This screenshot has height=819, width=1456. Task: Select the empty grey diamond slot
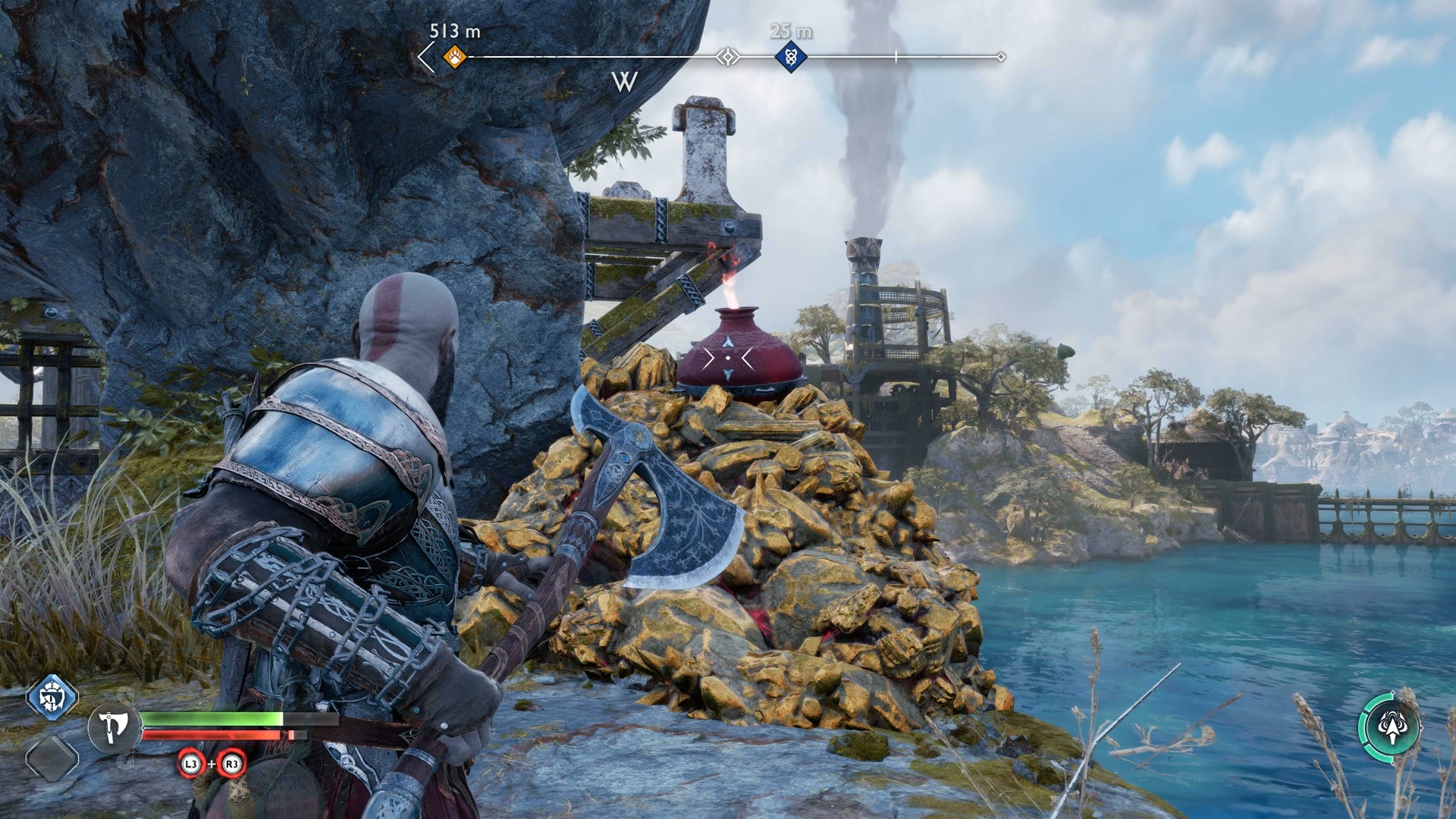point(52,758)
